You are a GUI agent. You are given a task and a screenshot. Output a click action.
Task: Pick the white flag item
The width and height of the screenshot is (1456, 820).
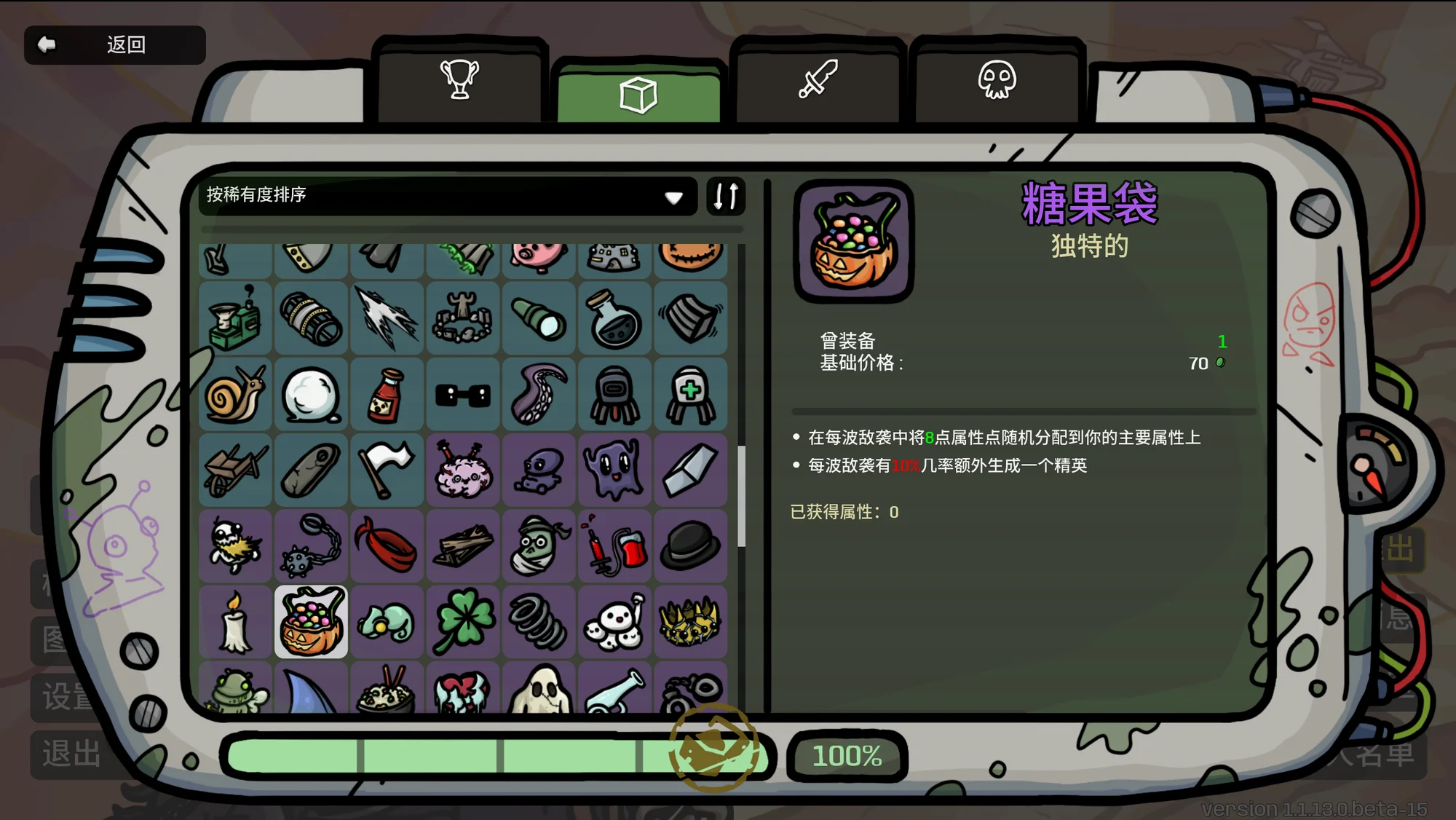tap(387, 470)
